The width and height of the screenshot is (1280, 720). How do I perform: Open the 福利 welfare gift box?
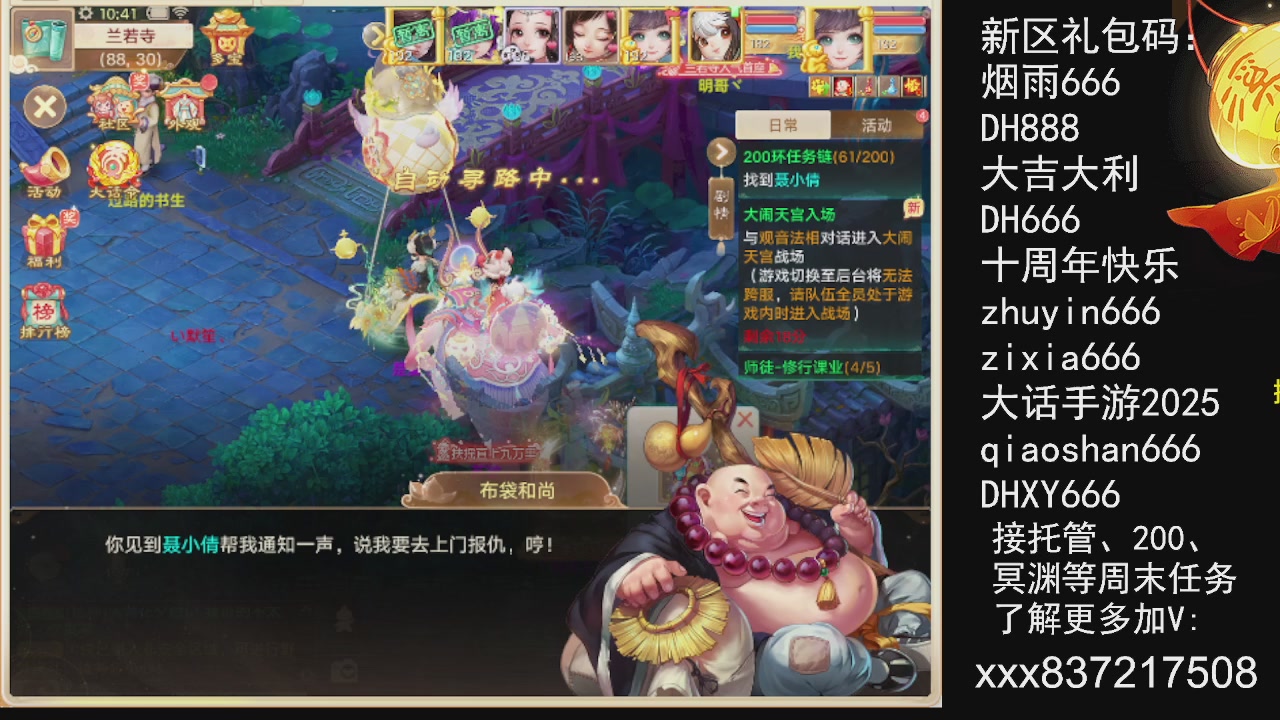[x=42, y=235]
